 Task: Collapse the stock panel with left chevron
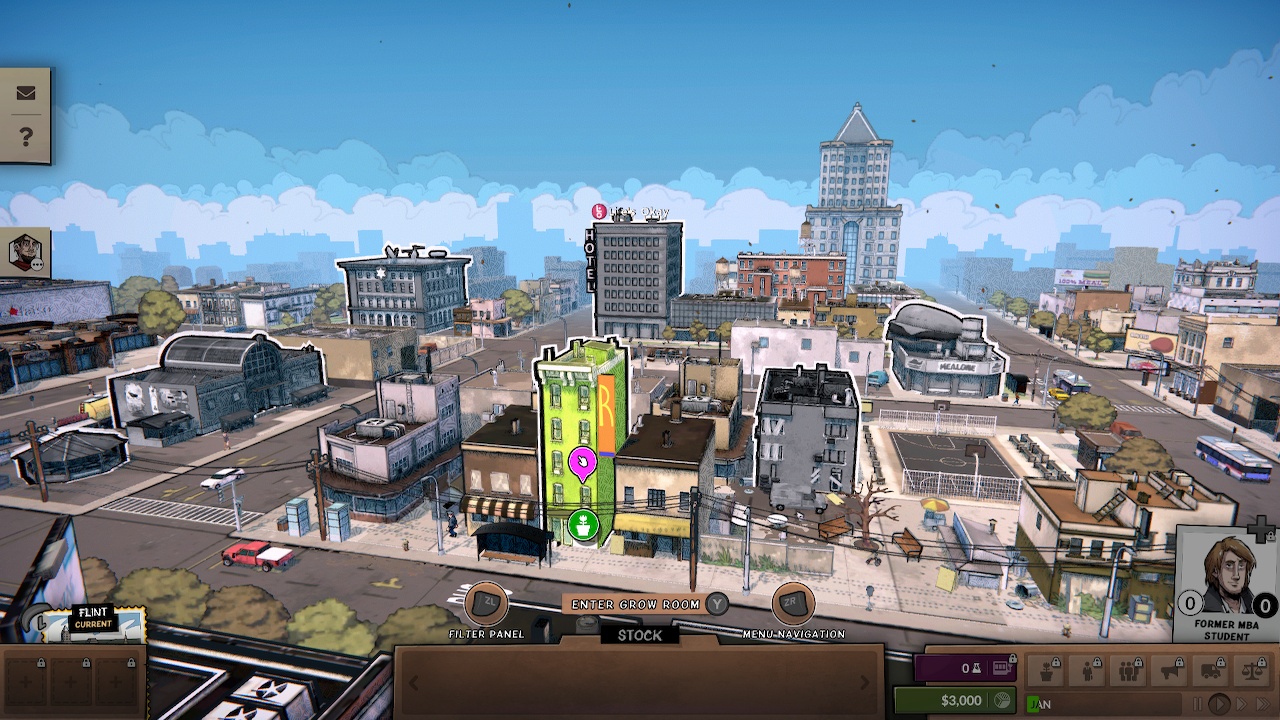(x=414, y=684)
